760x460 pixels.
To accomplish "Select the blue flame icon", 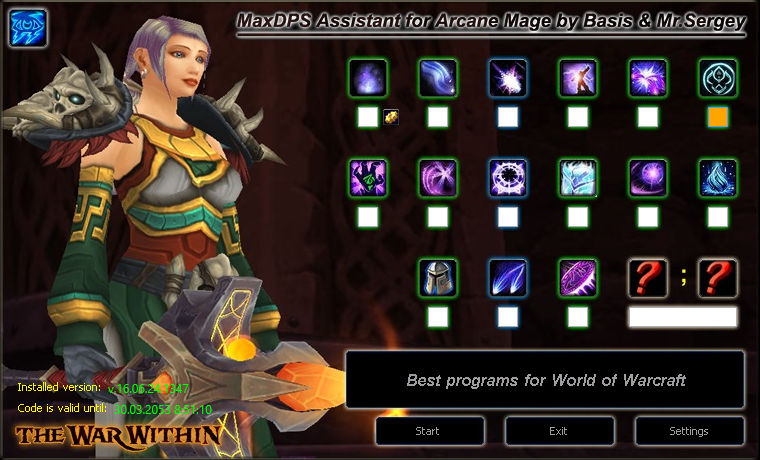I will 718,178.
